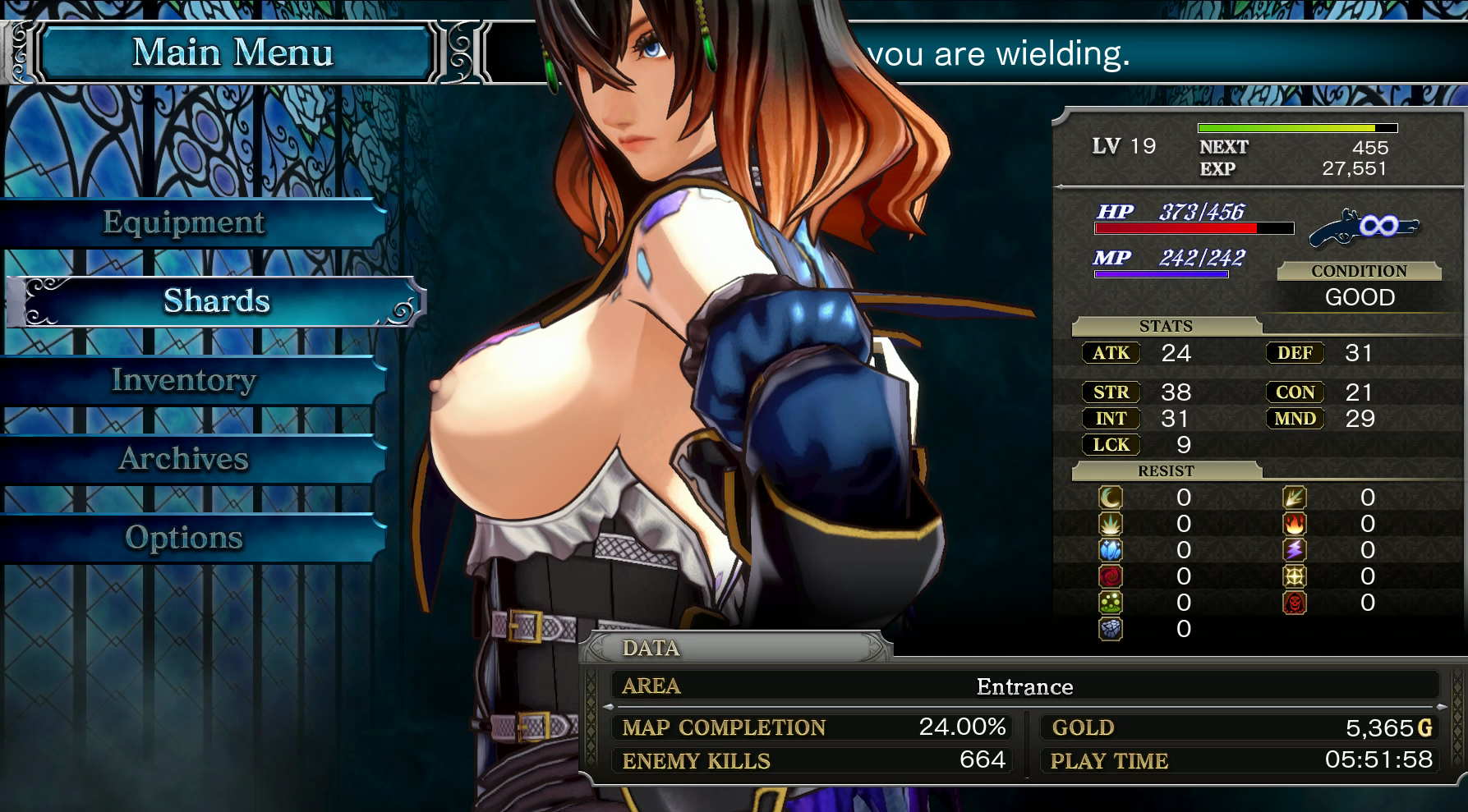Open the Inventory menu
This screenshot has height=812, width=1468.
coord(184,380)
